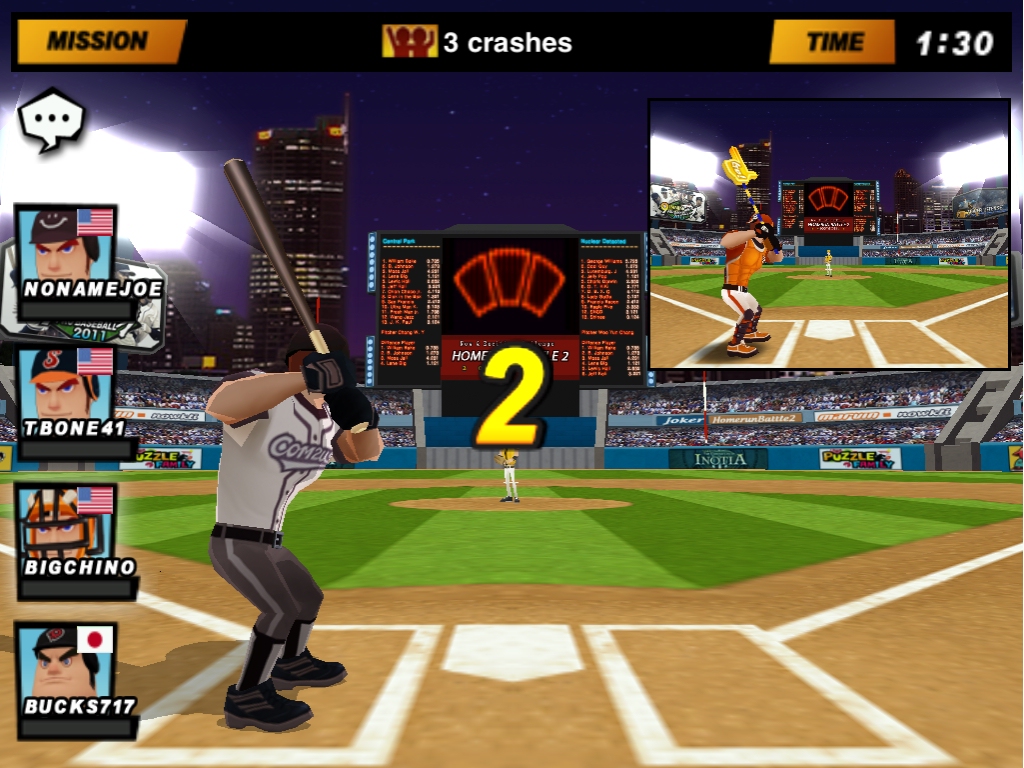This screenshot has height=768, width=1024.
Task: Open the chat speech bubble
Action: point(51,119)
